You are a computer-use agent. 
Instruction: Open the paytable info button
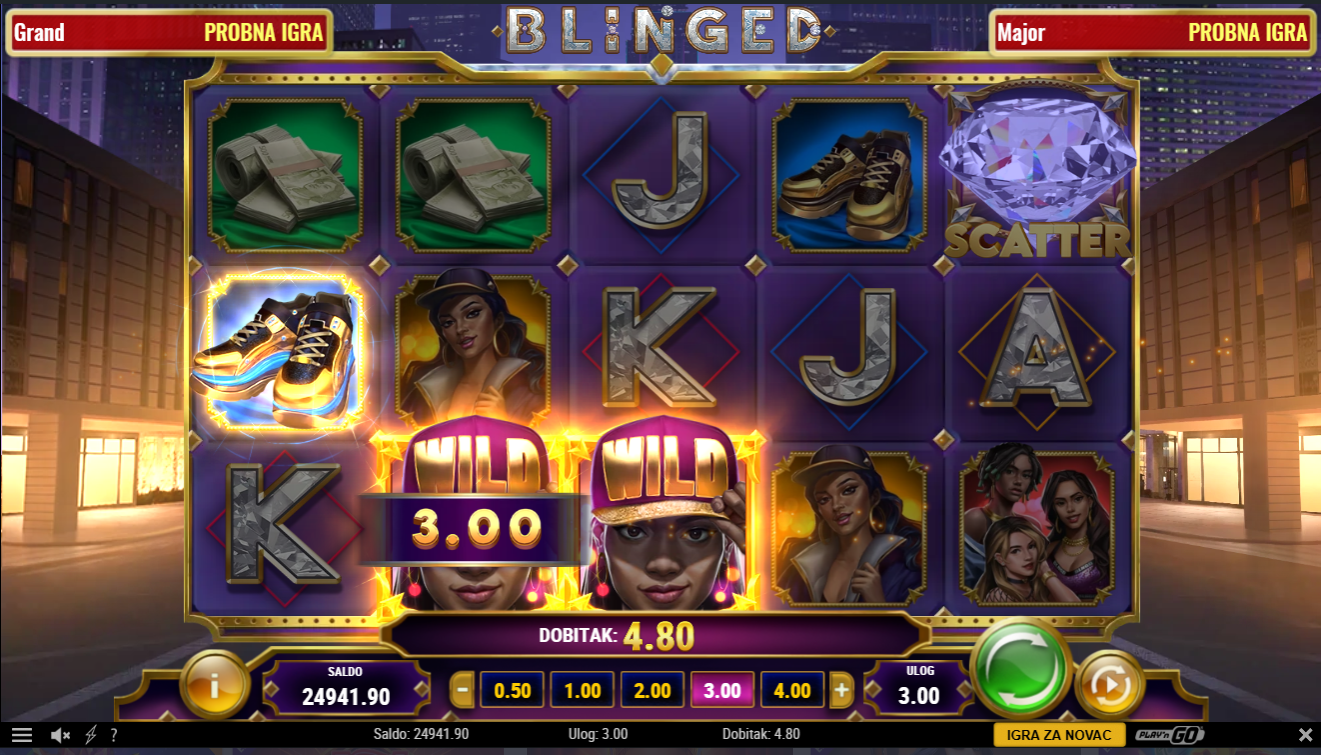(215, 685)
